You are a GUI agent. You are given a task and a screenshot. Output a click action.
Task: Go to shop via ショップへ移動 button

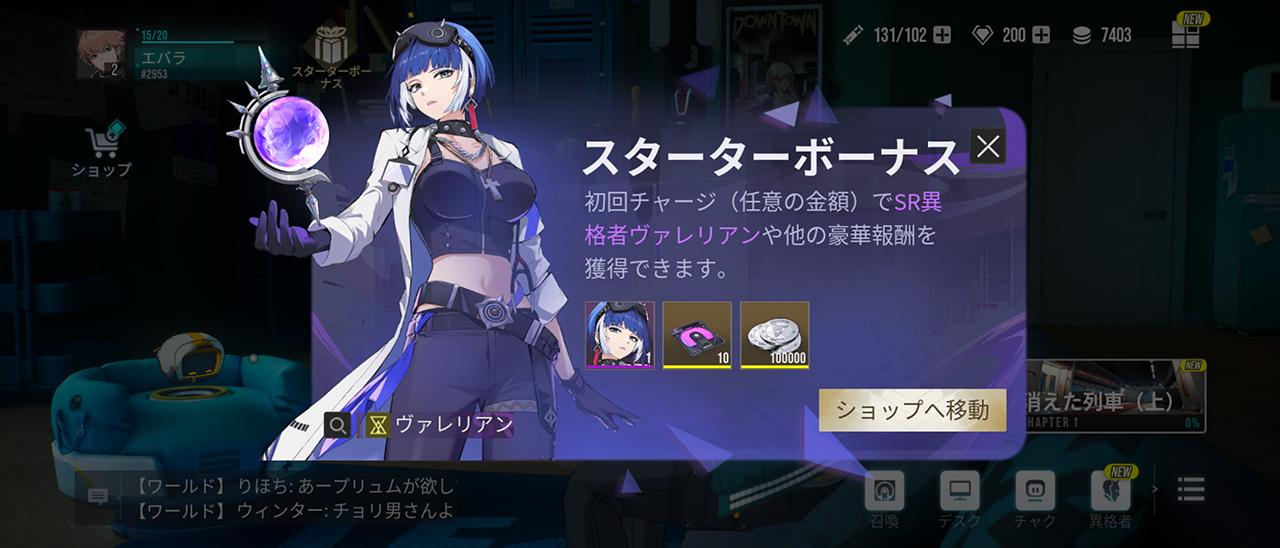tap(912, 410)
